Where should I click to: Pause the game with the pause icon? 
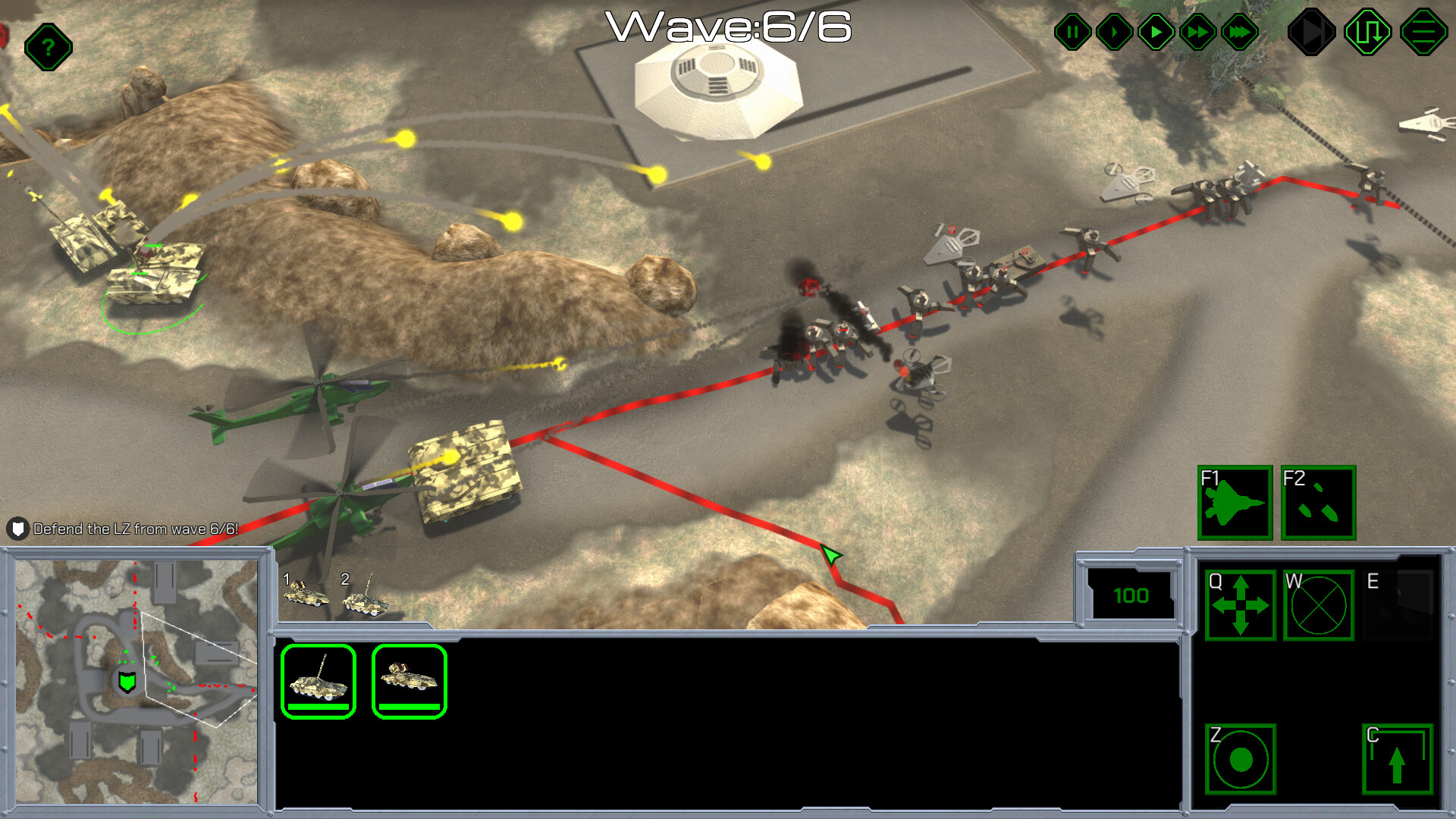1072,31
